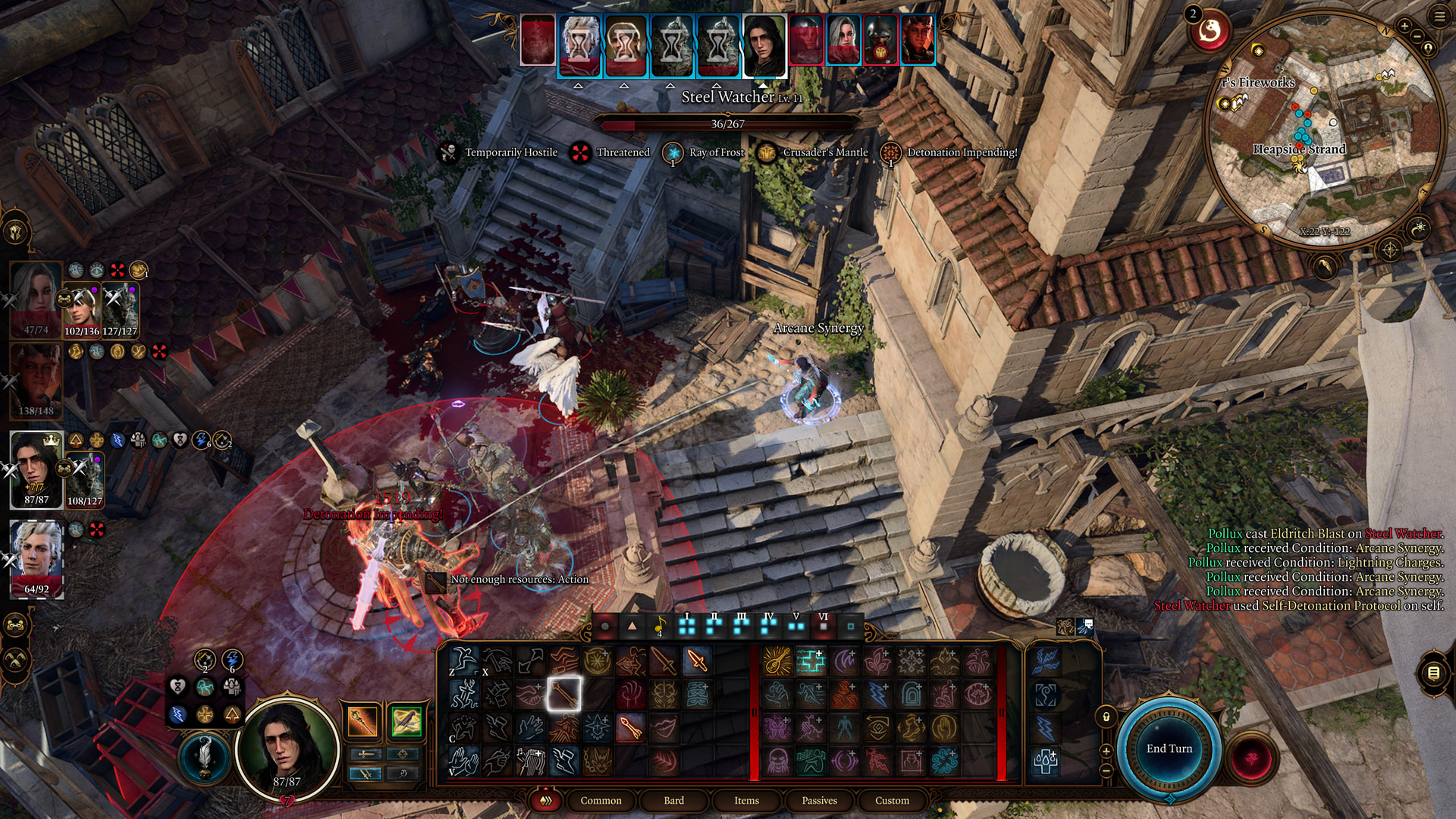
Task: Open the main menu hamburger button
Action: (x=1439, y=16)
